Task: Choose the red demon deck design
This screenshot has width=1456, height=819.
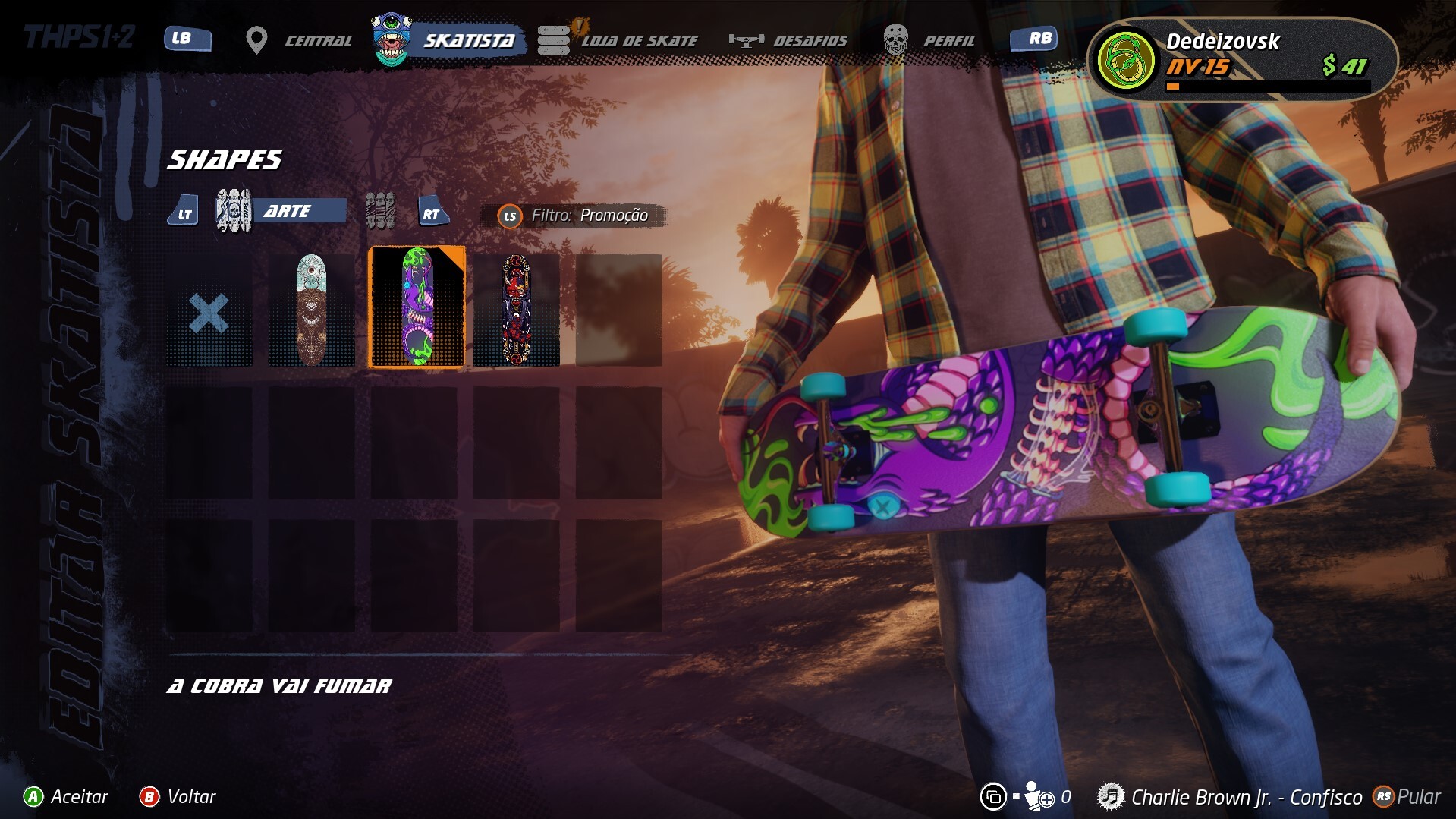Action: [x=516, y=310]
